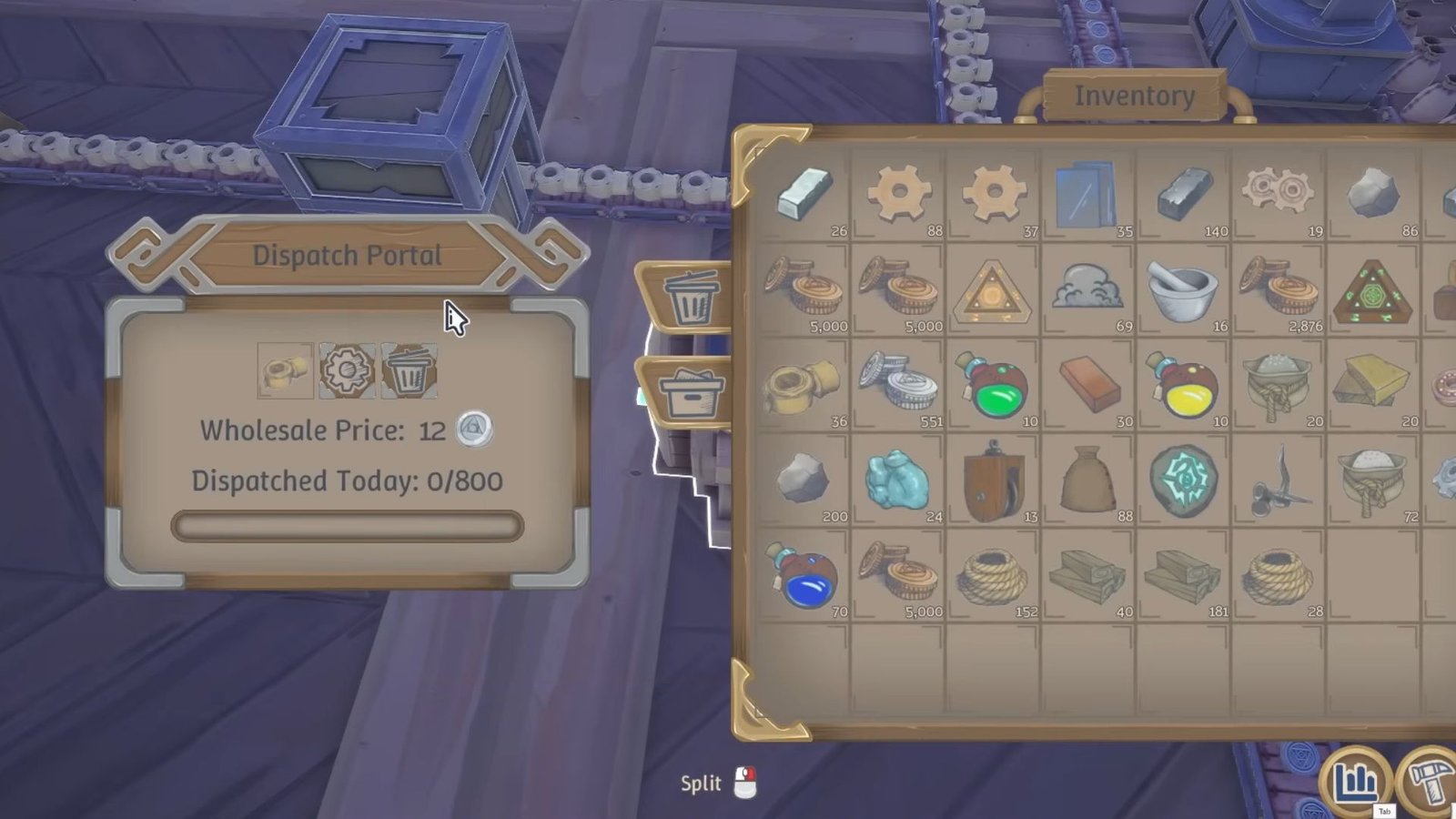Select the green potion in the inventory
This screenshot has width=1456, height=819.
(x=993, y=386)
